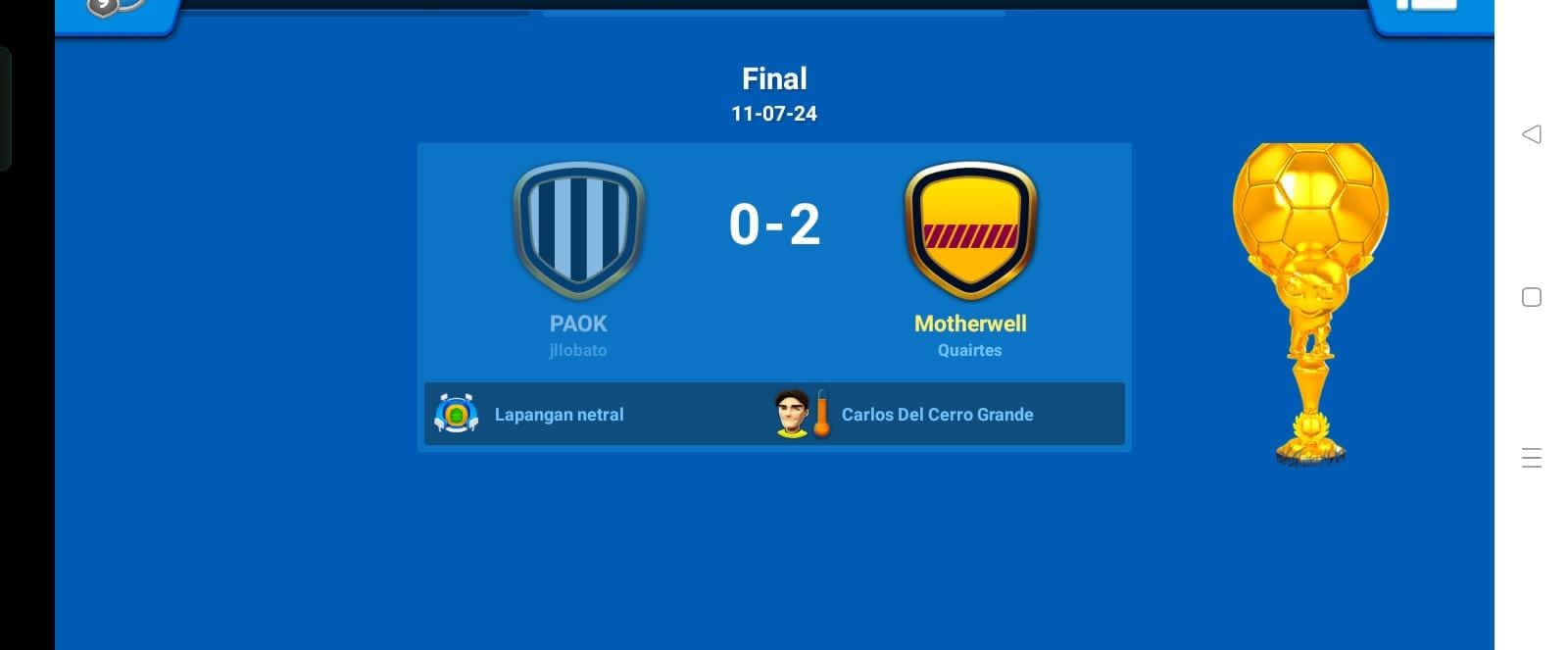View referee Carlos Del Cerro Grande
The width and height of the screenshot is (1568, 650).
[x=936, y=415]
